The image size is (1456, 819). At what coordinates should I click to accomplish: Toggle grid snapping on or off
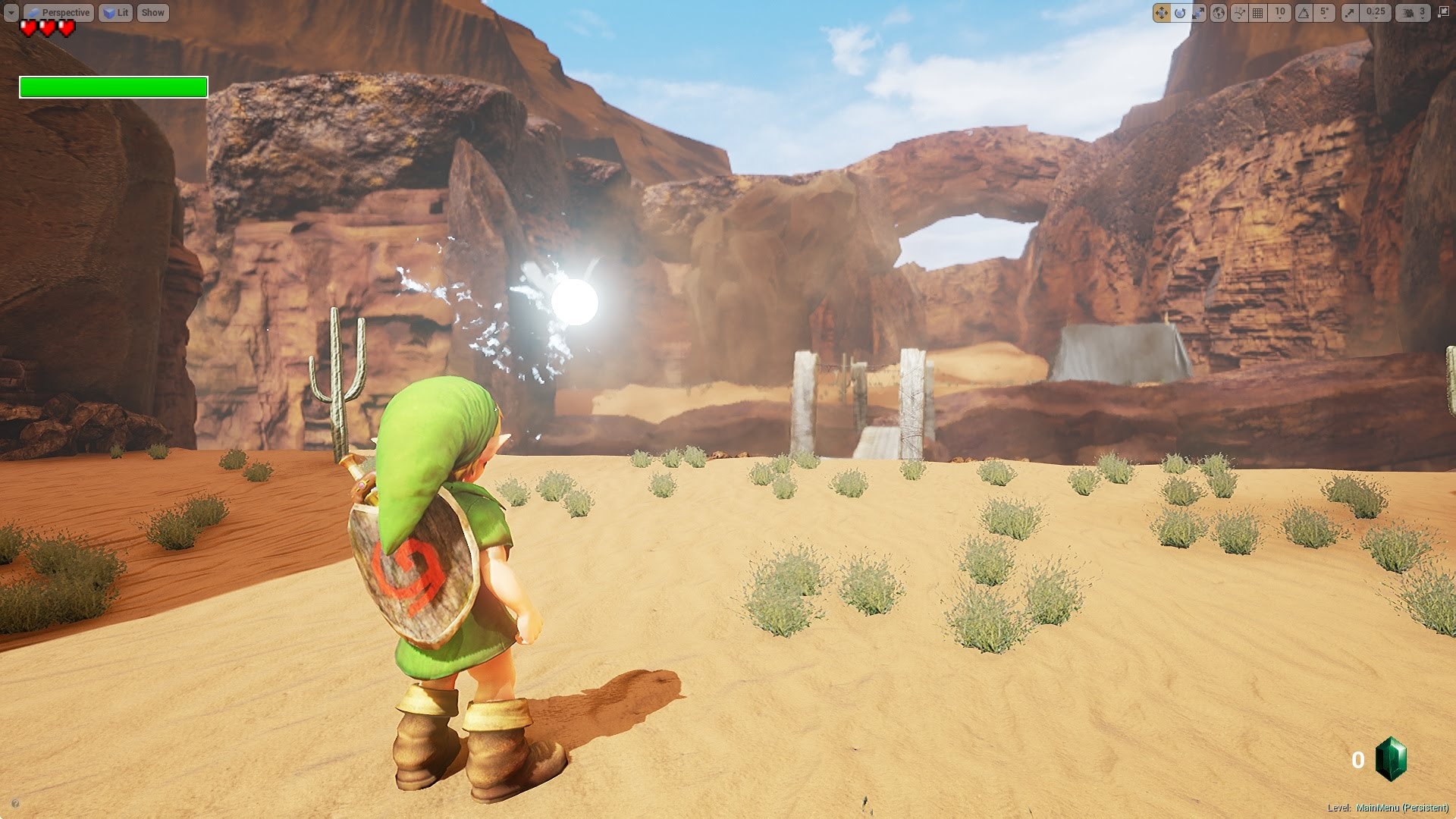(x=1256, y=12)
